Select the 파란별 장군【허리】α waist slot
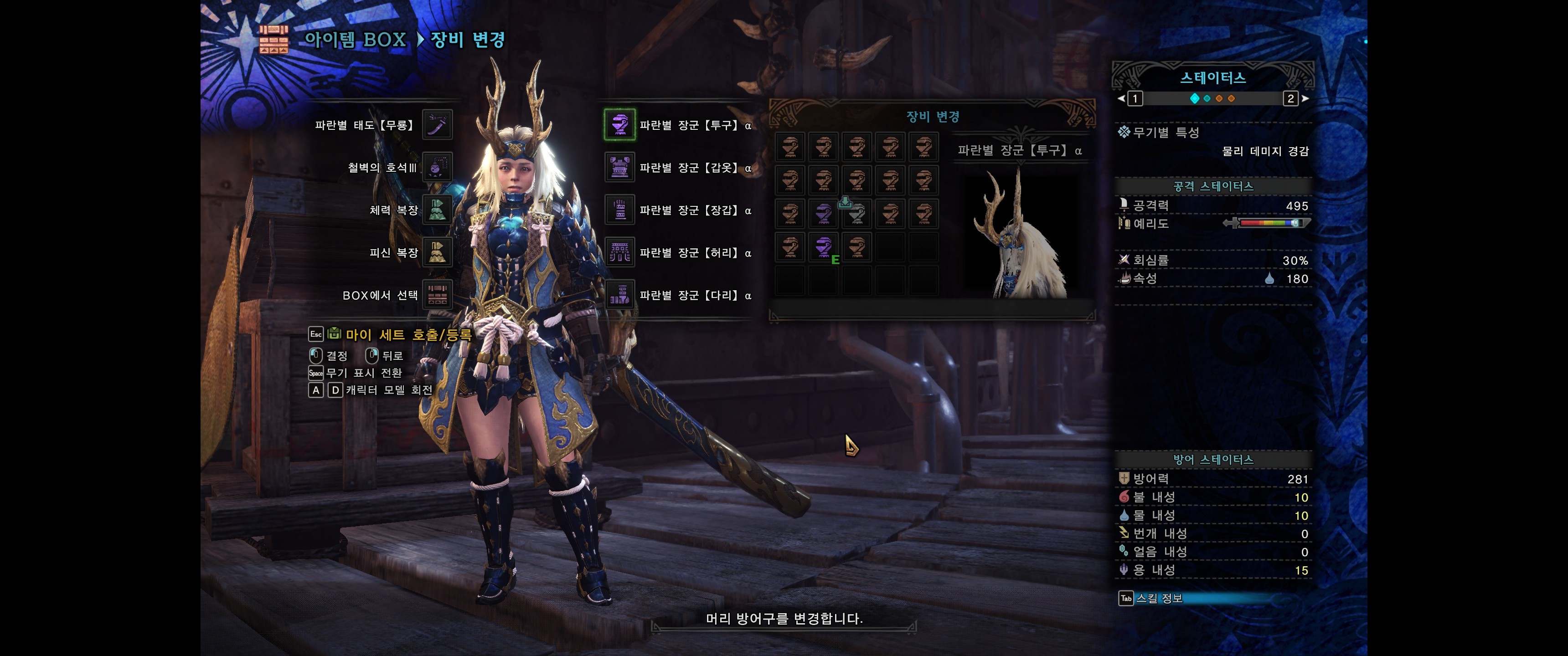The height and width of the screenshot is (656, 1568). click(619, 252)
